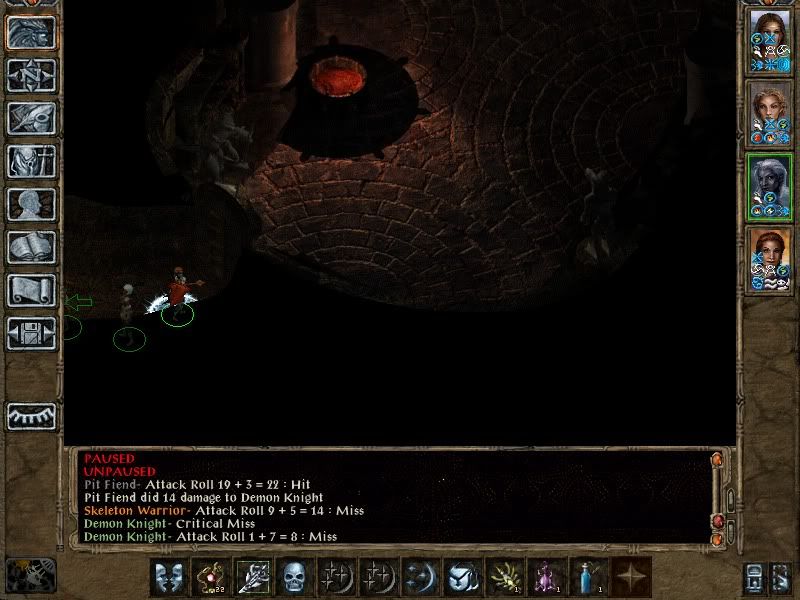Select the green-highlighted drow portrait
The height and width of the screenshot is (600, 800).
769,187
